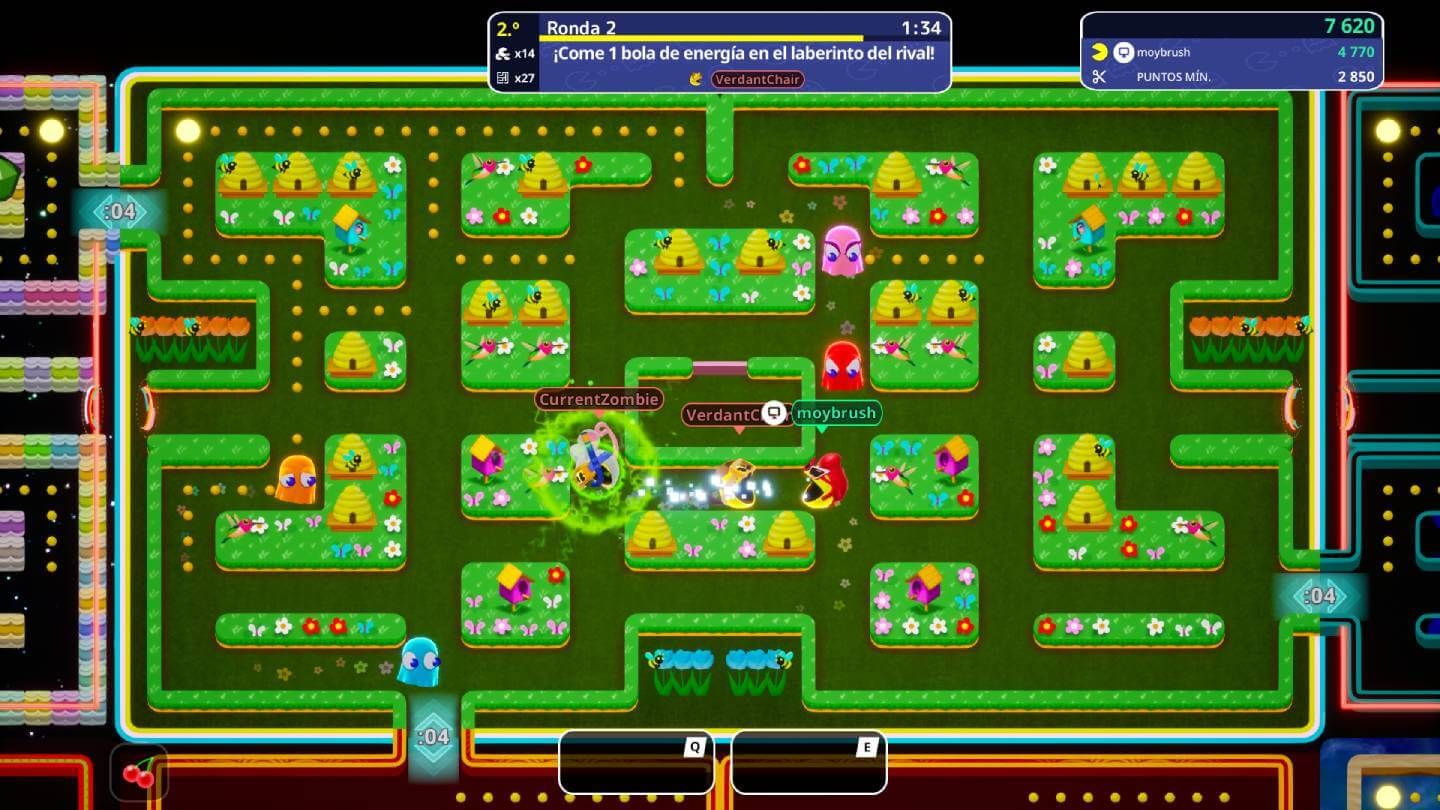Image resolution: width=1440 pixels, height=810 pixels.
Task: Select the CurrentZombie player nameplate
Action: tap(598, 399)
